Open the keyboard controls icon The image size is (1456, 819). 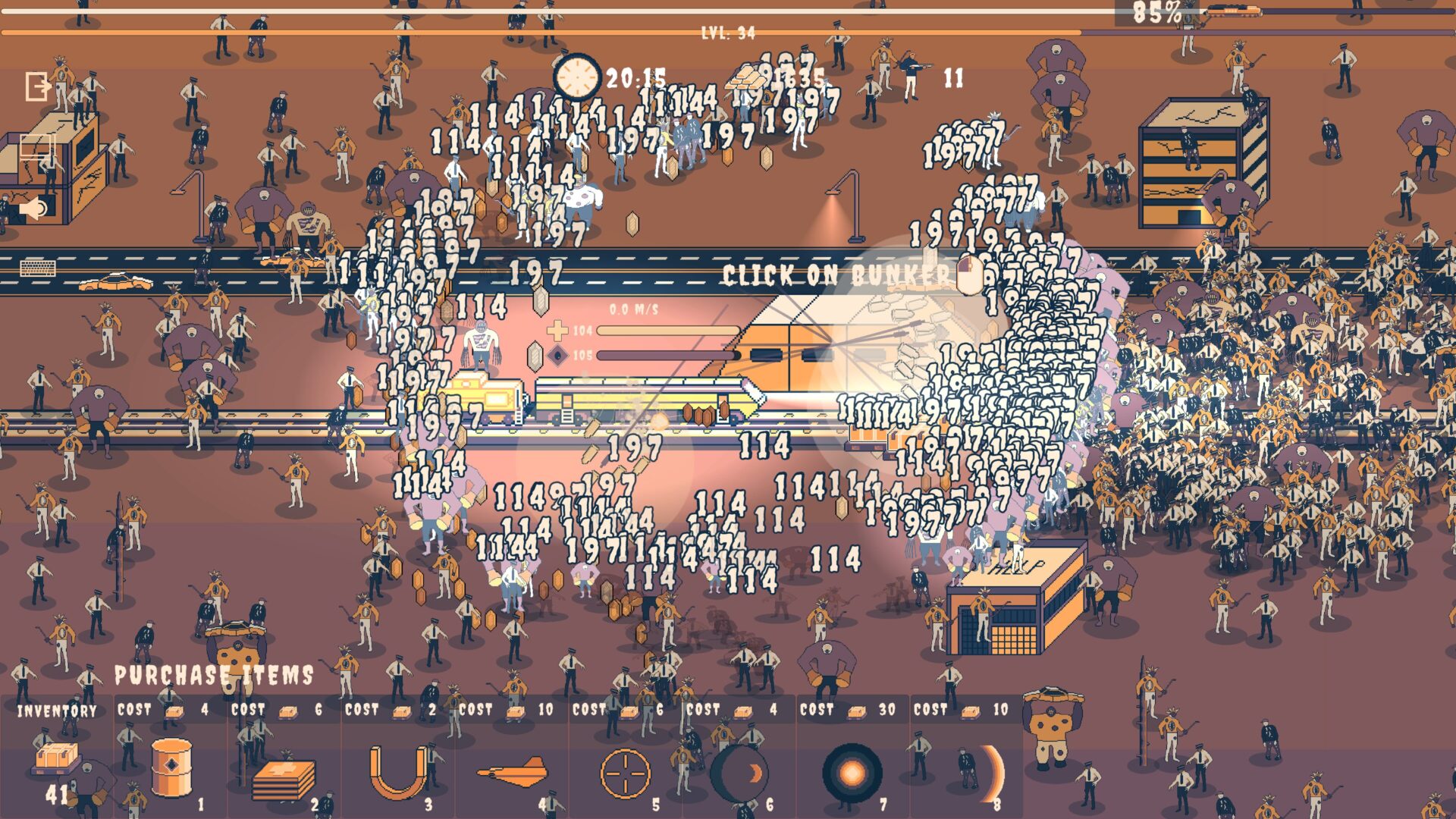coord(38,267)
